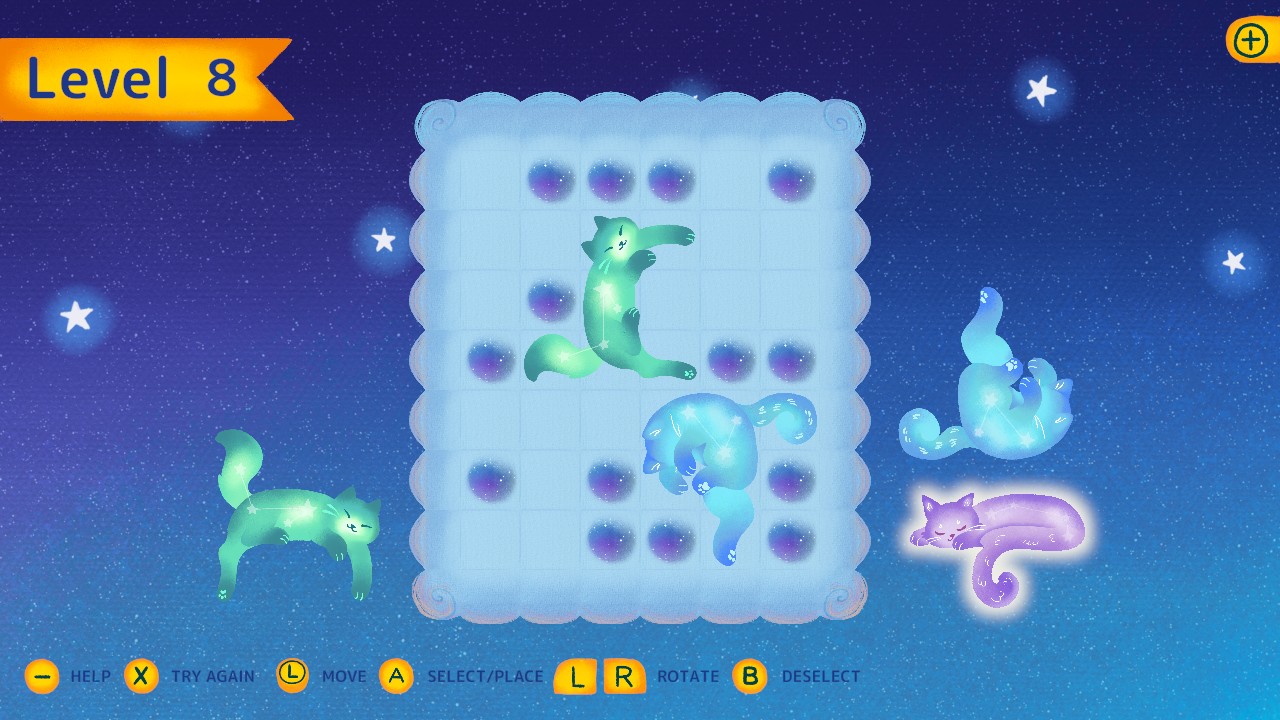Select the X Try Again icon
Image resolution: width=1280 pixels, height=720 pixels.
[142, 676]
